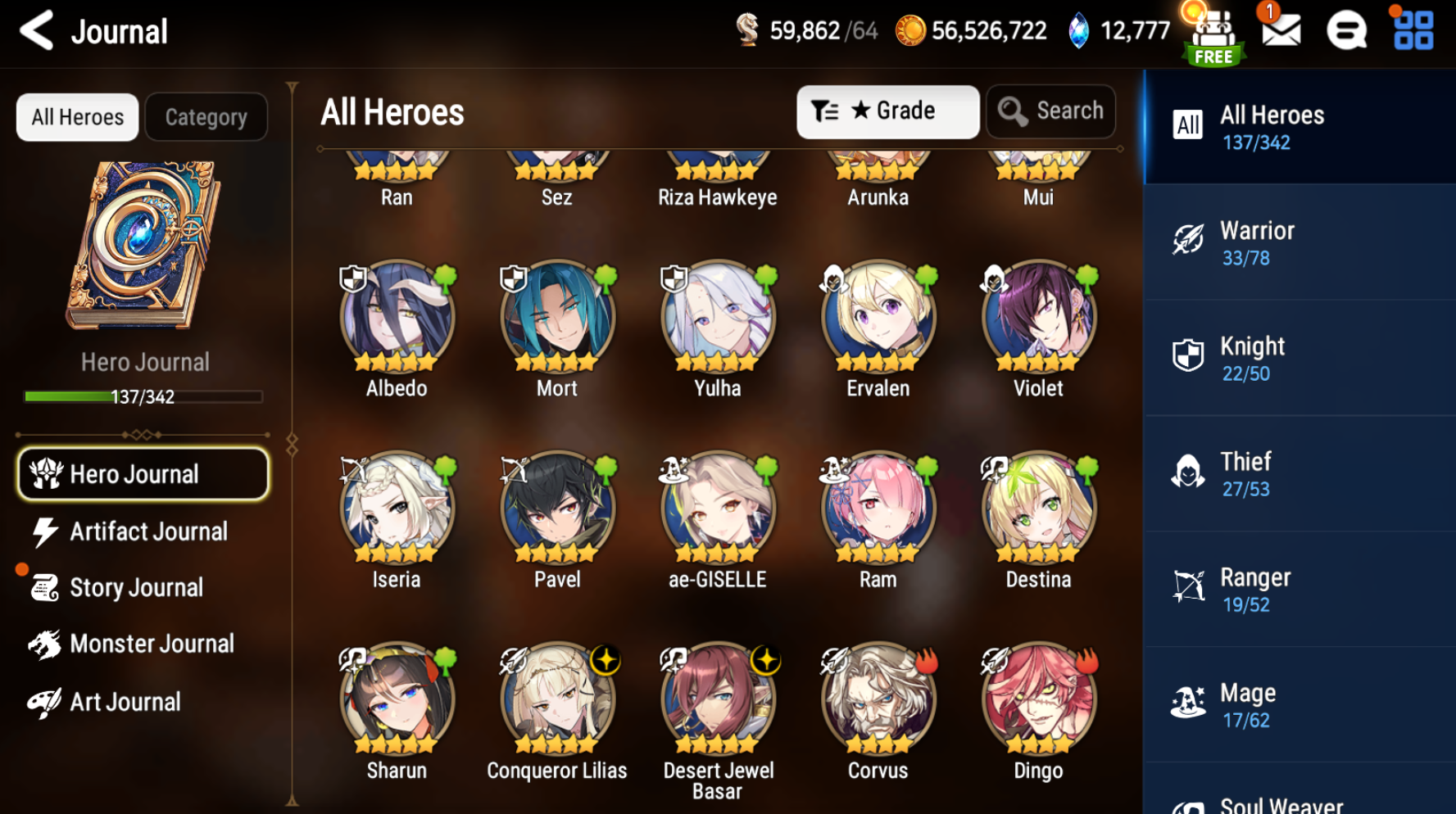Image resolution: width=1456 pixels, height=814 pixels.
Task: Open the Art Journal
Action: [x=125, y=703]
